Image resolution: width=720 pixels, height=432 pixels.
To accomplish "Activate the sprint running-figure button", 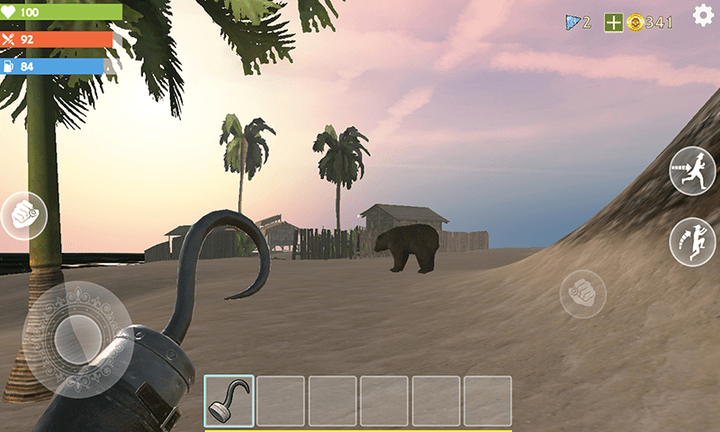I will [x=692, y=170].
